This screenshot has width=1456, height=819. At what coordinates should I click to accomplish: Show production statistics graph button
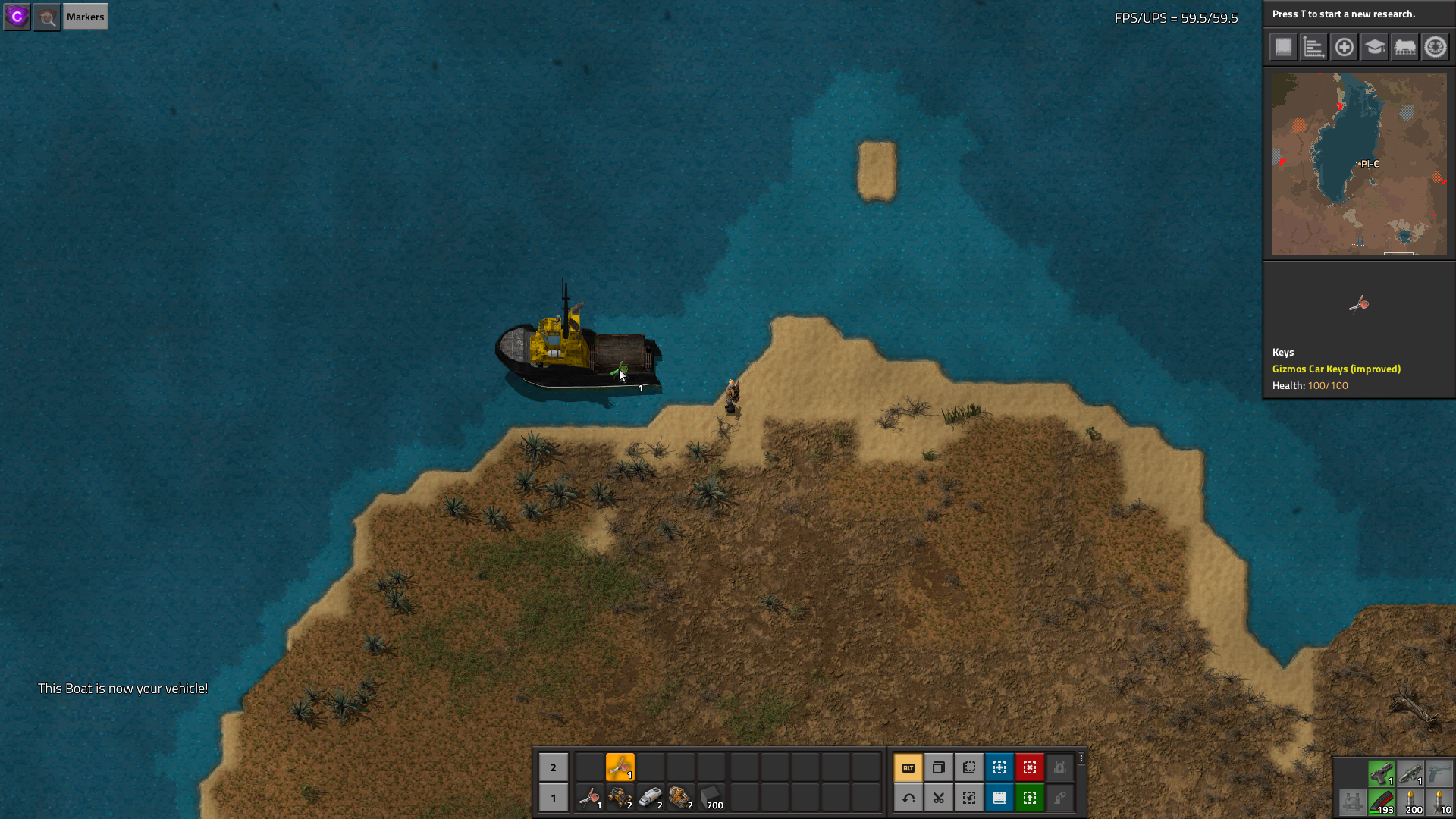(x=1313, y=47)
